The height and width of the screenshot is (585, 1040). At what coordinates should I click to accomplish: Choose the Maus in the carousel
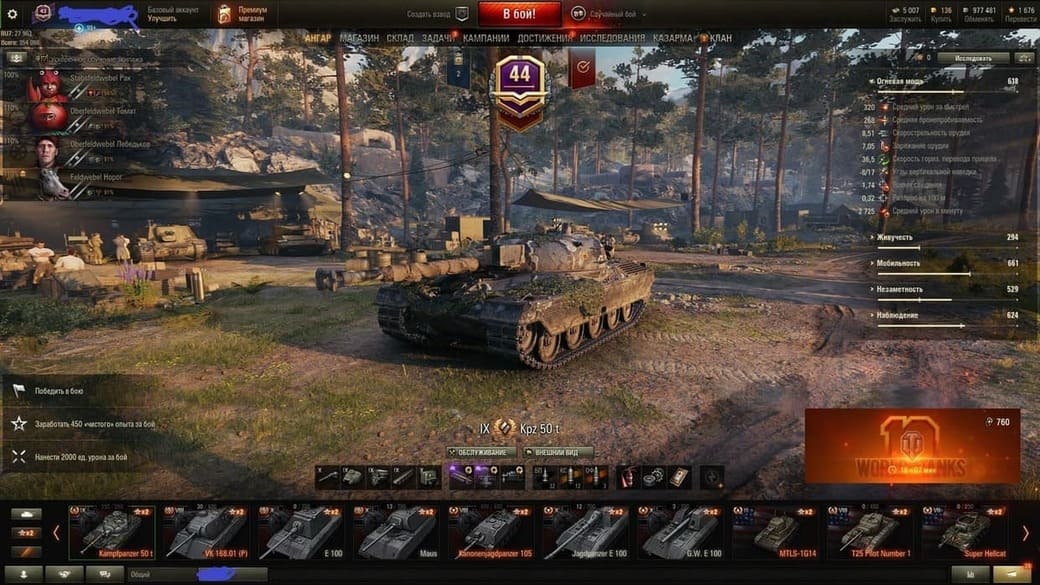point(397,532)
